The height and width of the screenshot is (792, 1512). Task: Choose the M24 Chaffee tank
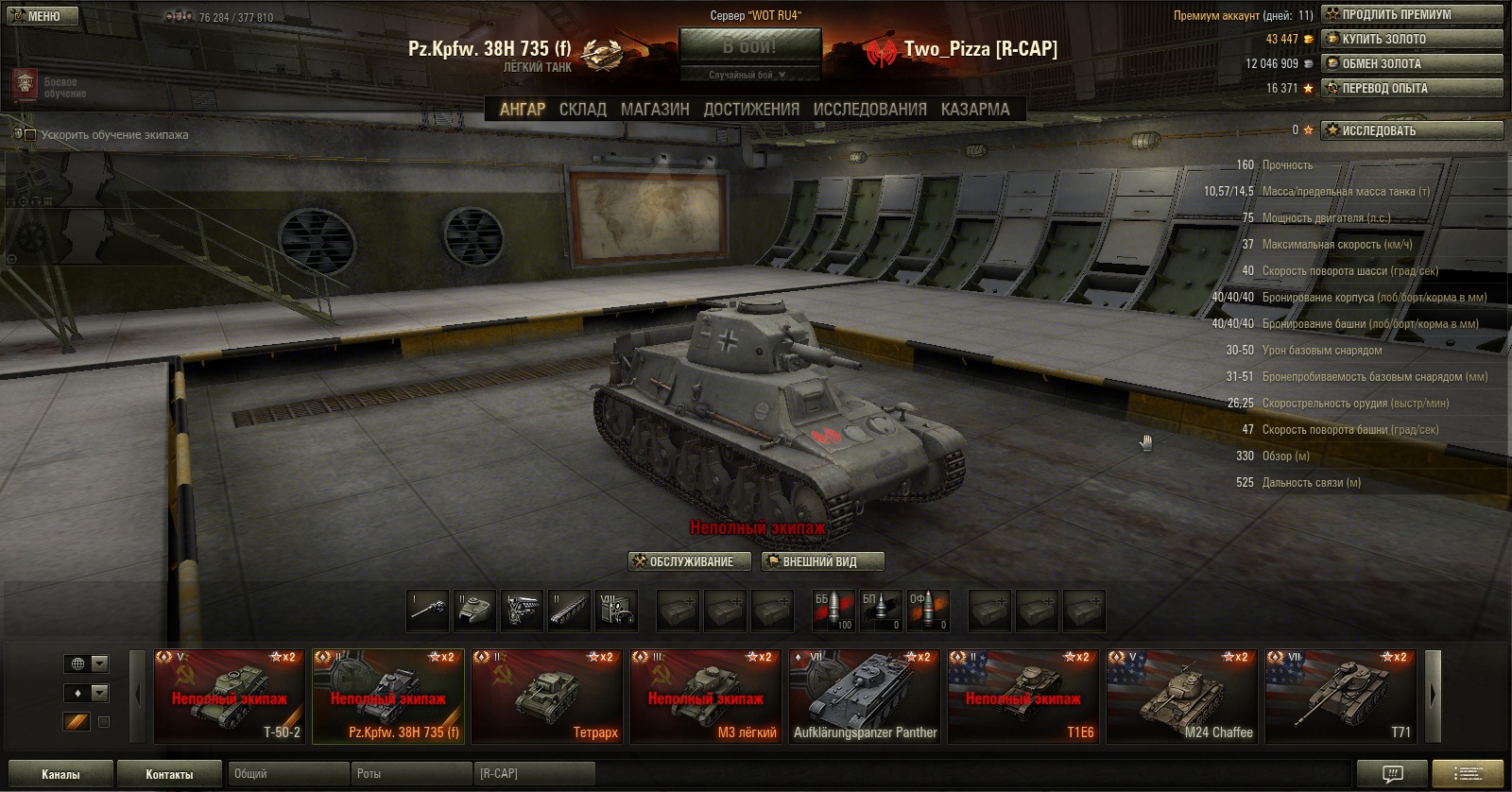[x=1182, y=696]
